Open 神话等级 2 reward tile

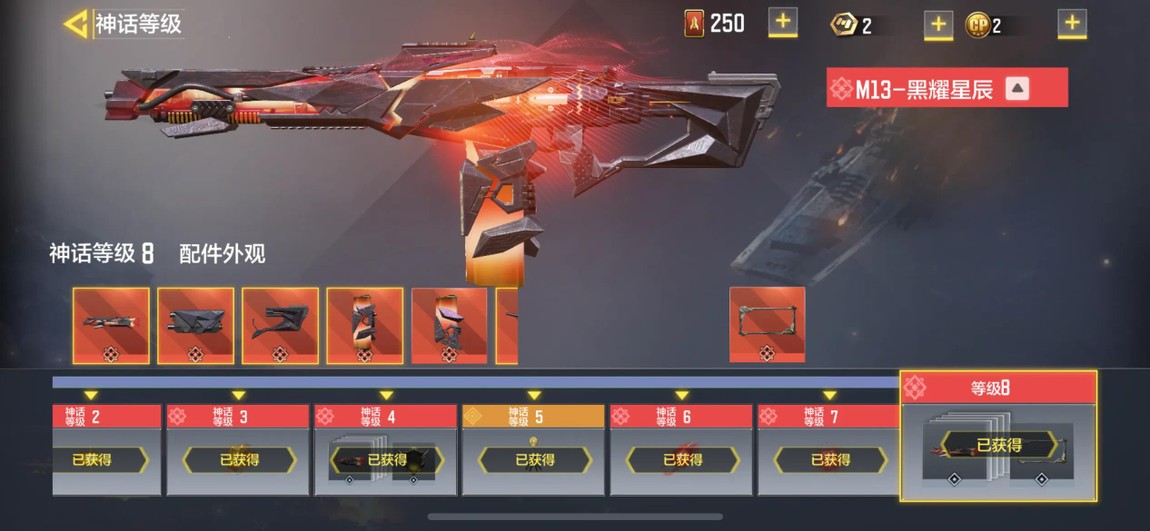point(107,450)
